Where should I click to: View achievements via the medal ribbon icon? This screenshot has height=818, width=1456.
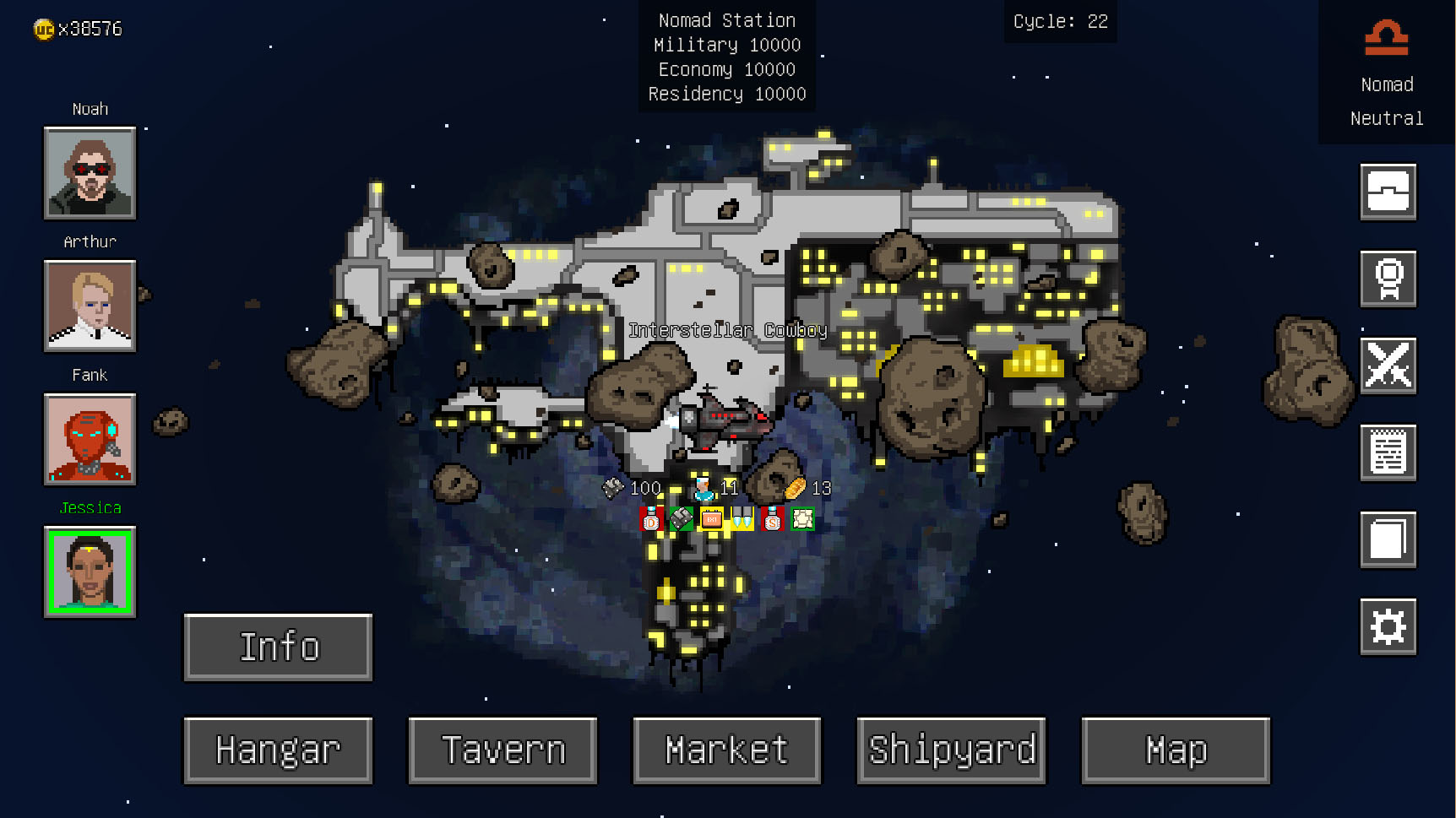[x=1388, y=279]
